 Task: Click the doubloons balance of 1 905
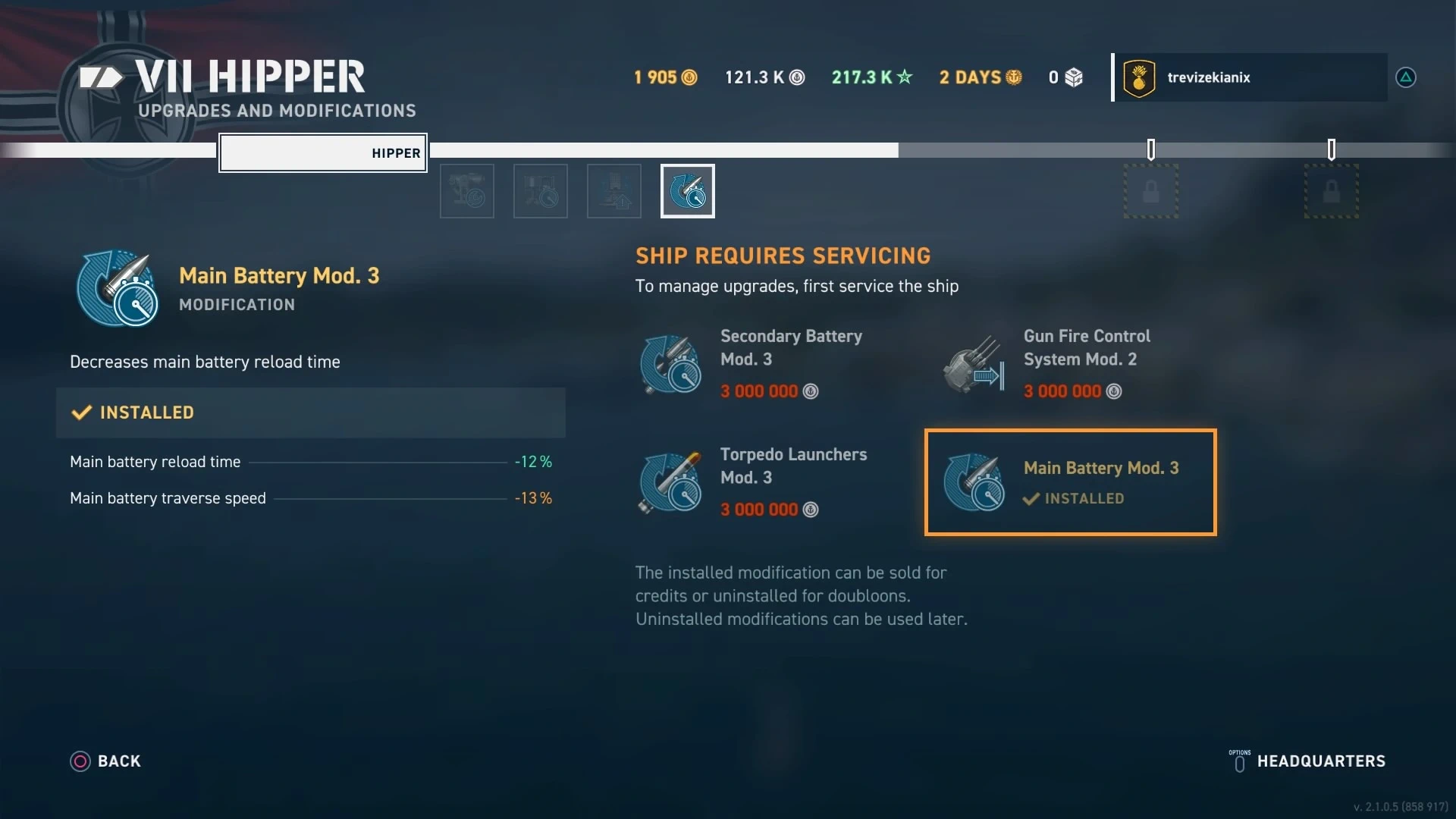pos(665,77)
